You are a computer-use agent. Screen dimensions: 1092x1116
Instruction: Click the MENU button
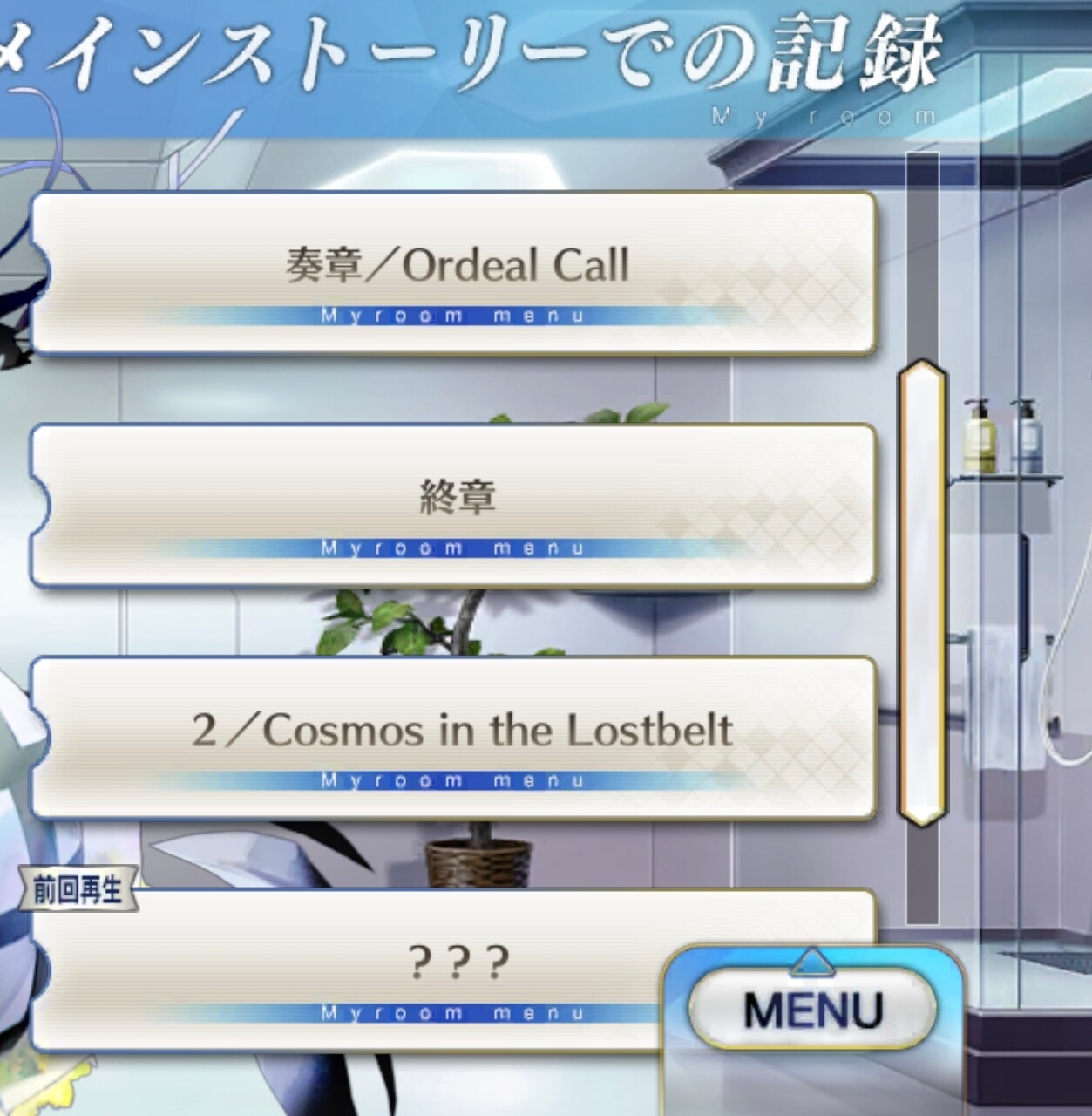coord(812,1010)
